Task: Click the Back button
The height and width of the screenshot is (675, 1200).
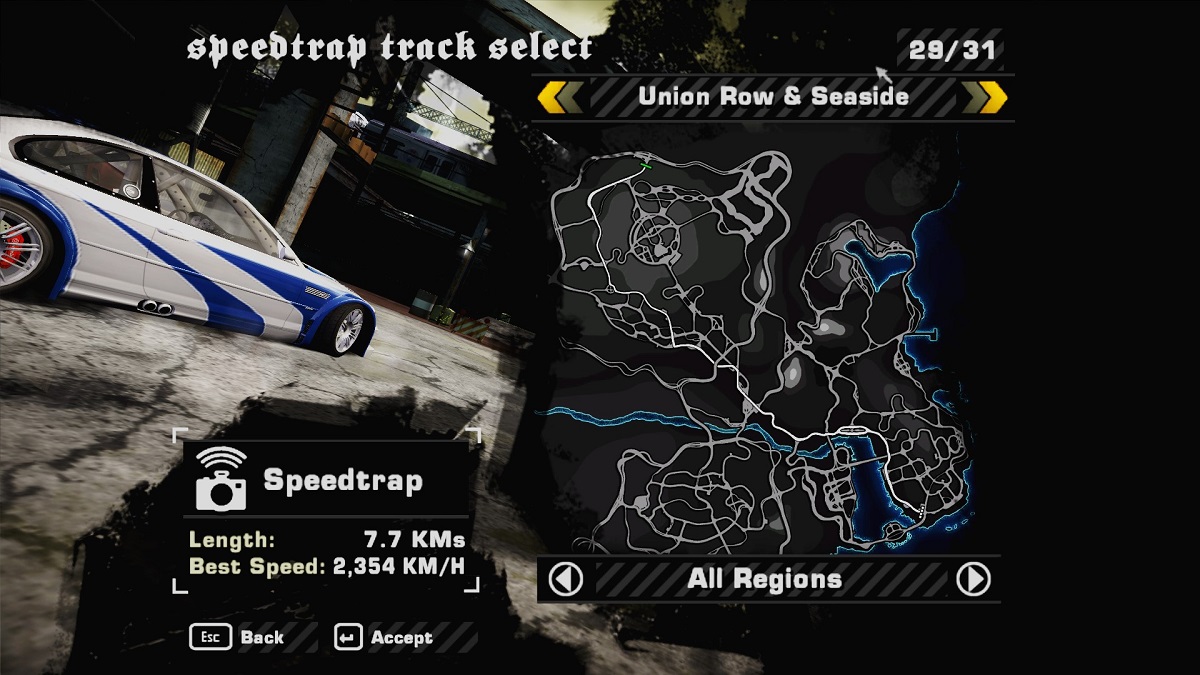Action: point(239,637)
